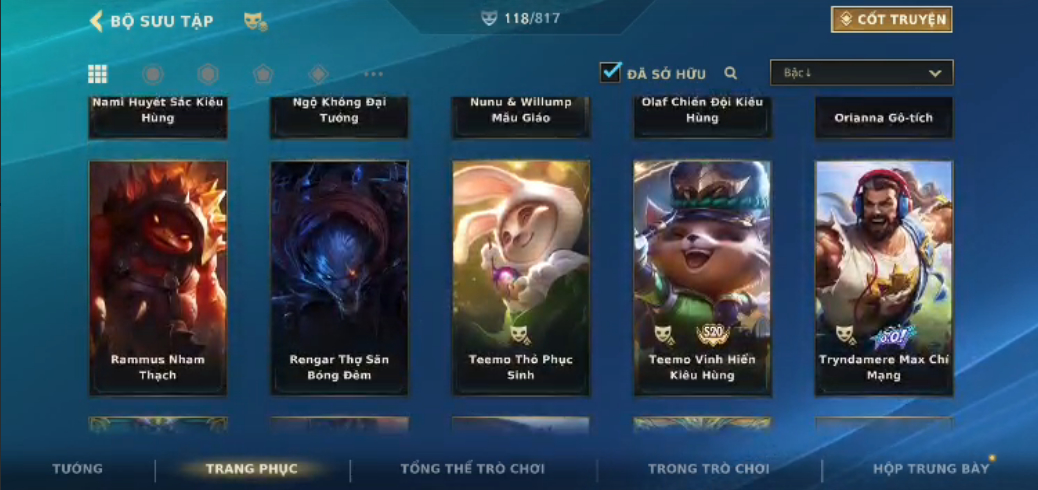Go back from Bộ Sưu Tập
This screenshot has width=1038, height=490.
97,21
